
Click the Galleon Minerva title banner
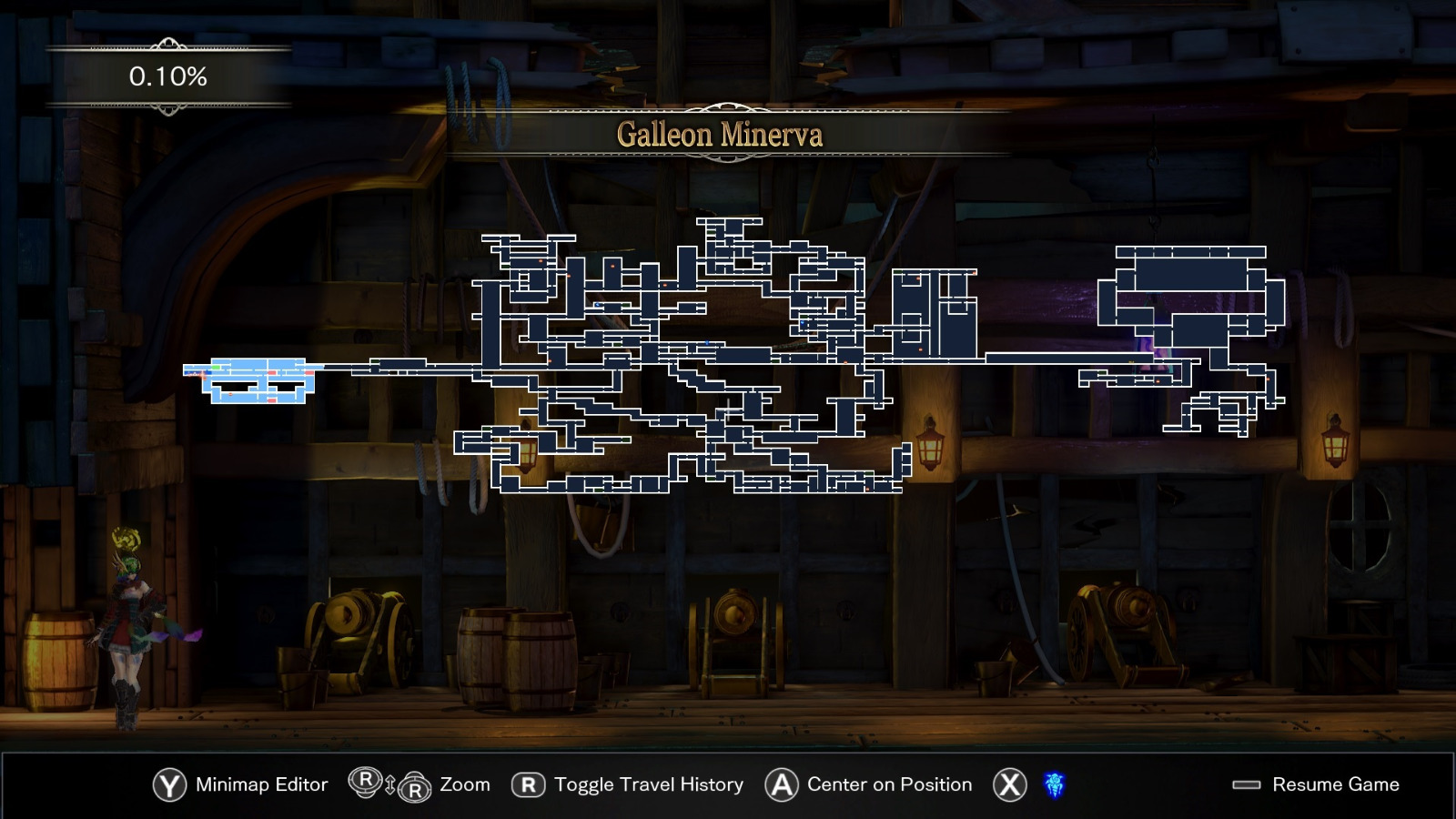[723, 135]
